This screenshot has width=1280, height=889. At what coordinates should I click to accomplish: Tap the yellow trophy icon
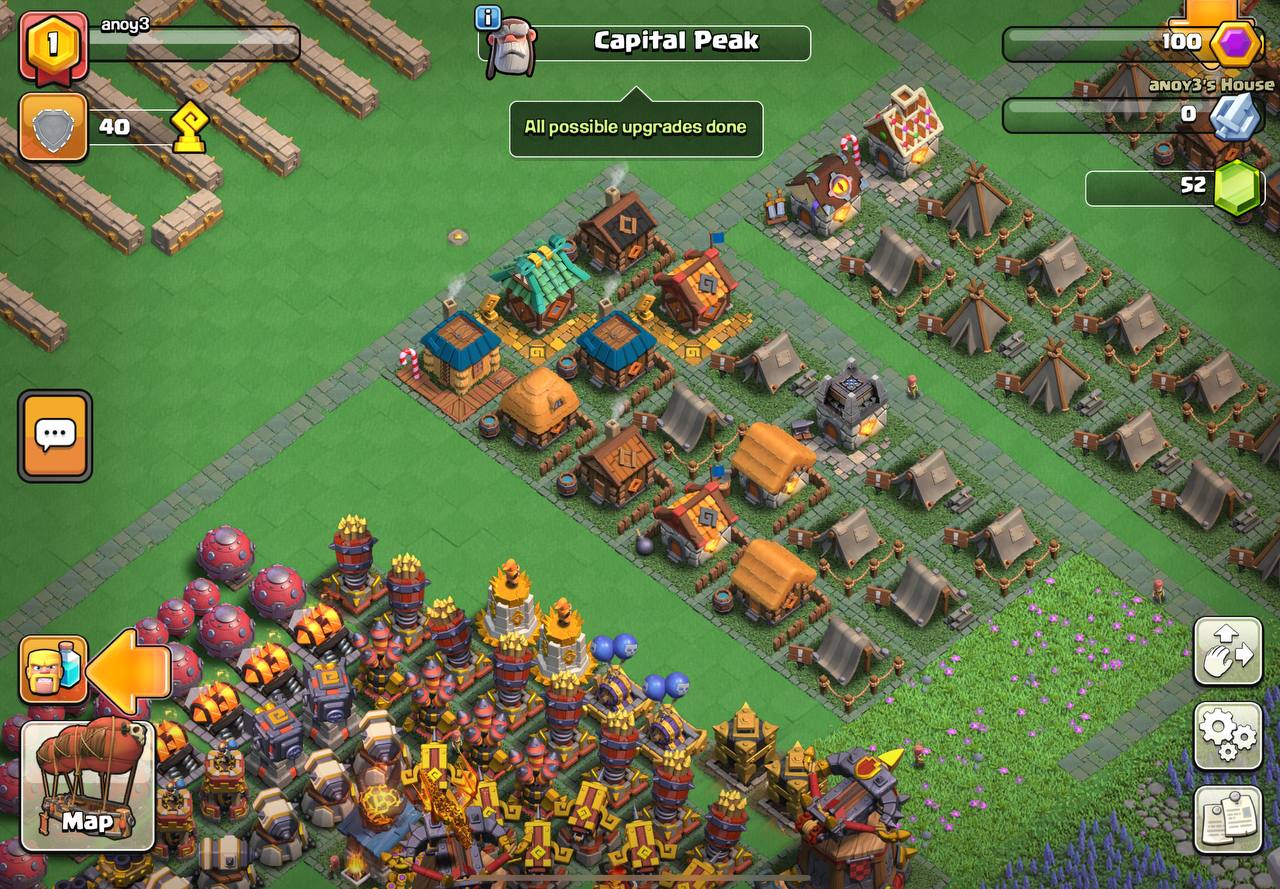click(x=189, y=128)
